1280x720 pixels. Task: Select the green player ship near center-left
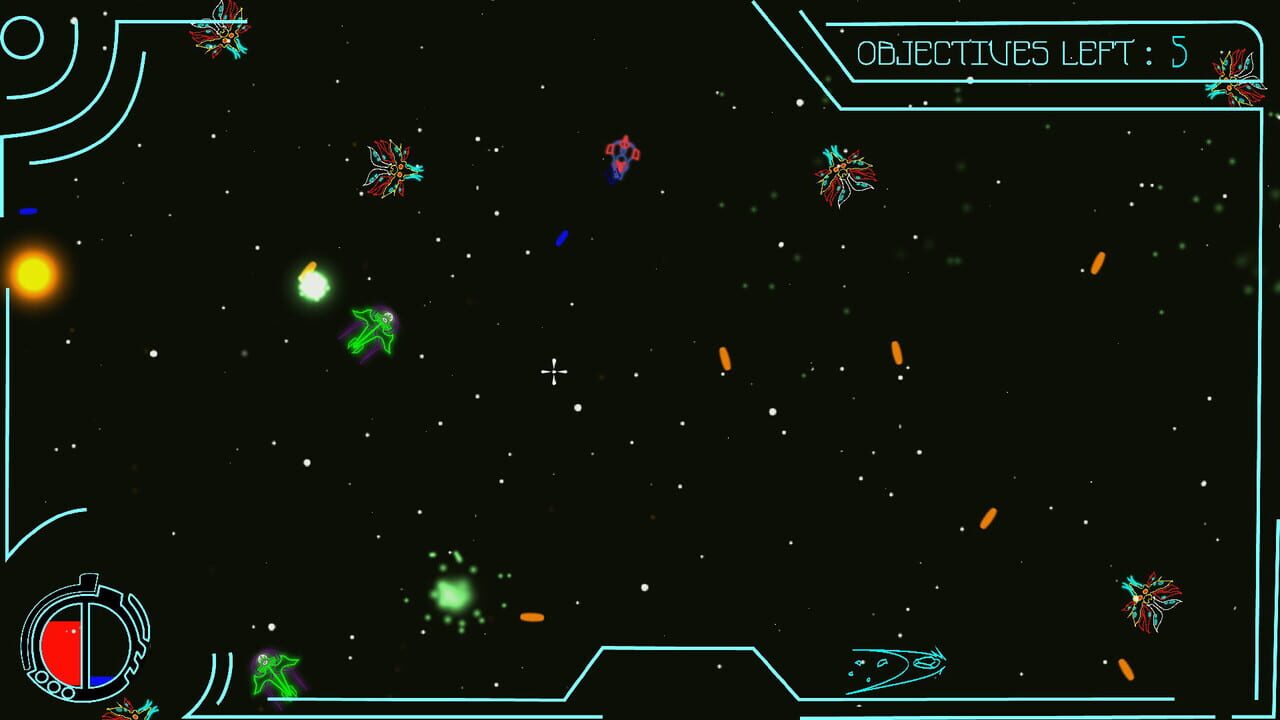click(370, 330)
